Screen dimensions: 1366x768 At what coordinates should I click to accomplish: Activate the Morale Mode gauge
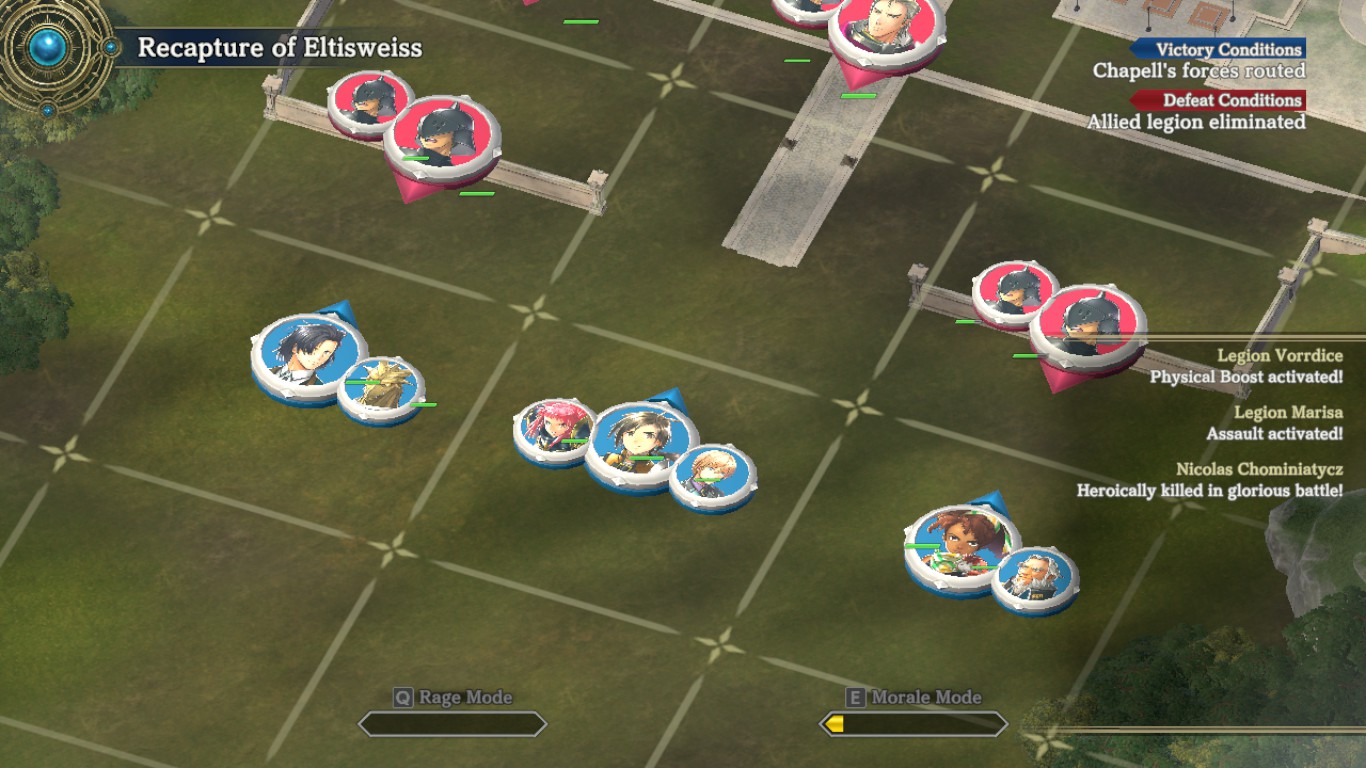tap(913, 723)
